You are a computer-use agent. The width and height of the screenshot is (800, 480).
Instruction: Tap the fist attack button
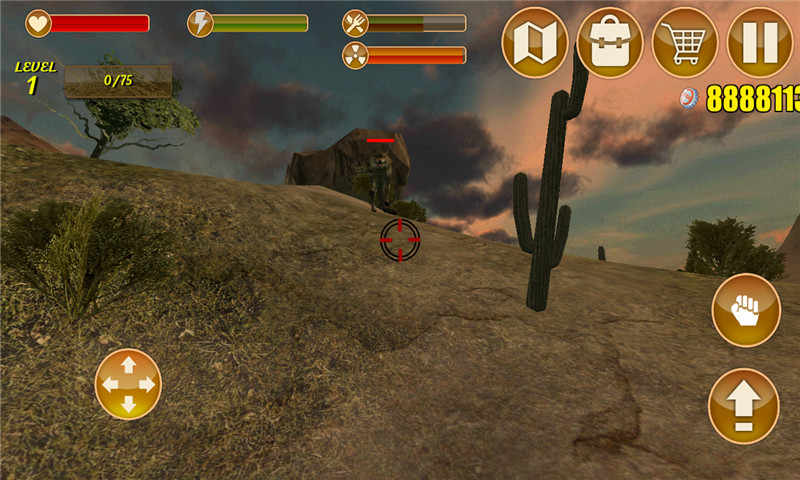(x=746, y=310)
